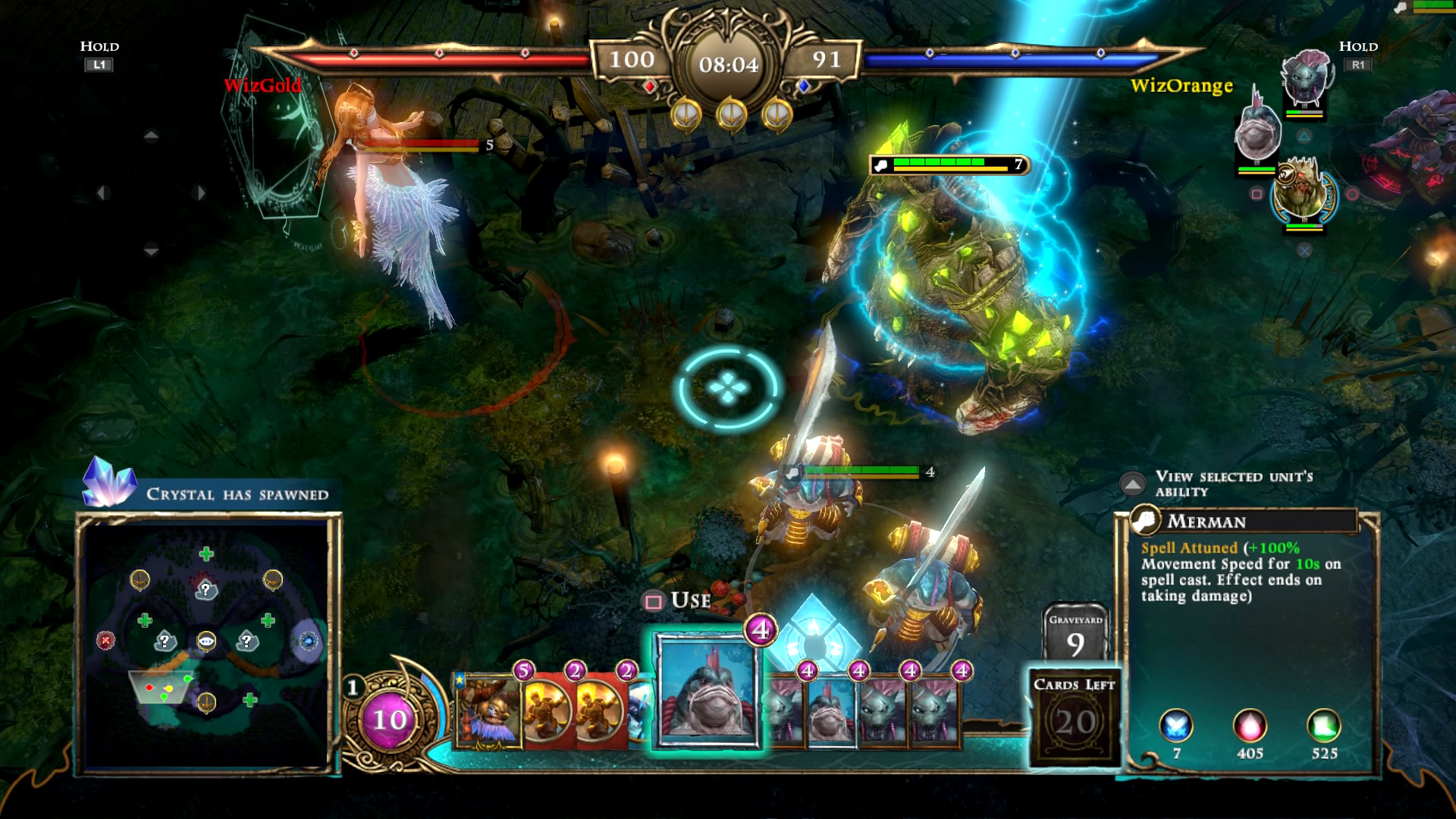Viewport: 1456px width, 819px height.
Task: Click the Cards Left deck
Action: (x=1075, y=717)
